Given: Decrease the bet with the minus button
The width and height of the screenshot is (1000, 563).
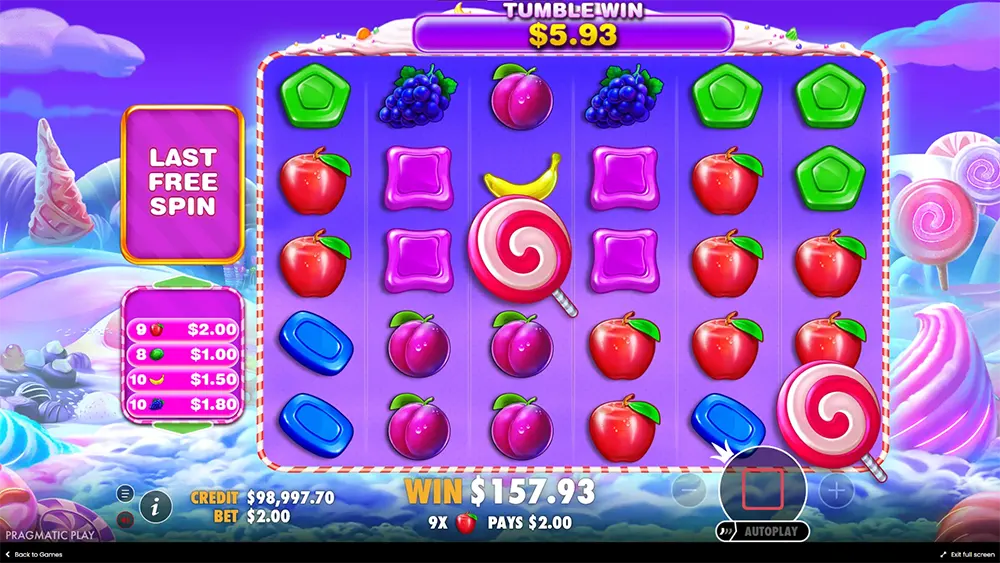Looking at the screenshot, I should [689, 490].
